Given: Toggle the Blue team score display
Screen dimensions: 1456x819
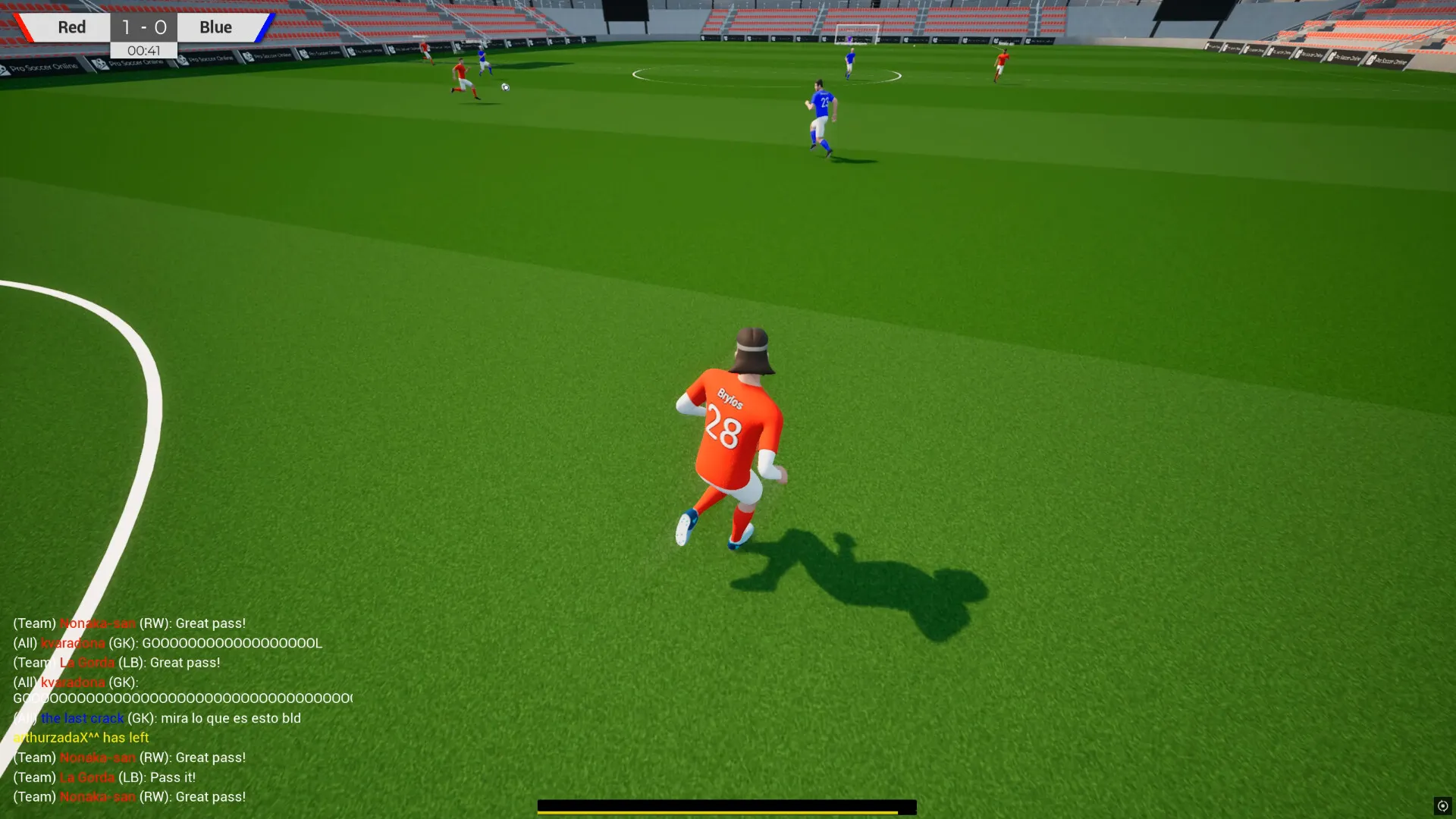Looking at the screenshot, I should tap(160, 27).
